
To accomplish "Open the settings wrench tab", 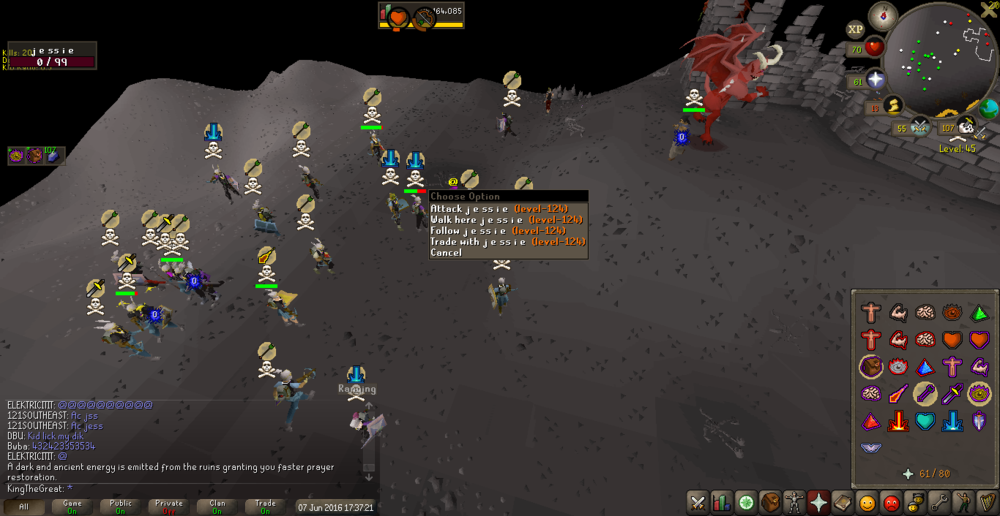I will (939, 501).
